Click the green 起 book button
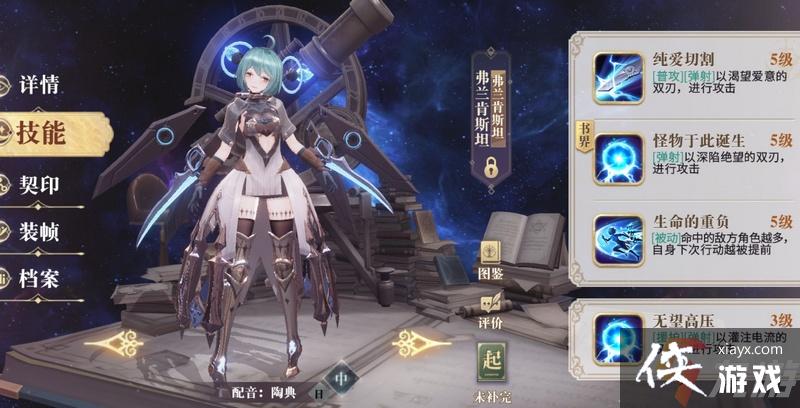Viewport: 800px width, 408px height. [490, 361]
